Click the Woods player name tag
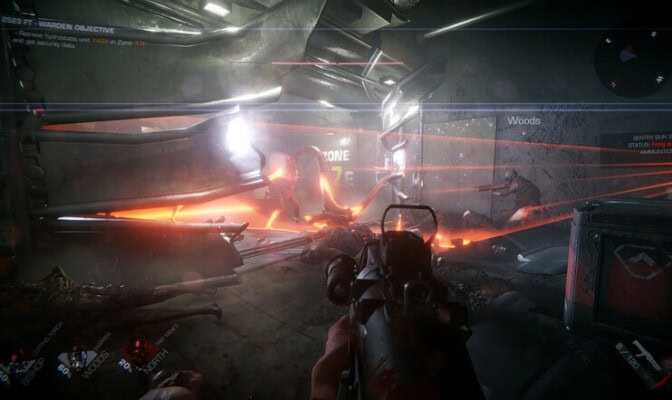The image size is (672, 400). coord(523,121)
